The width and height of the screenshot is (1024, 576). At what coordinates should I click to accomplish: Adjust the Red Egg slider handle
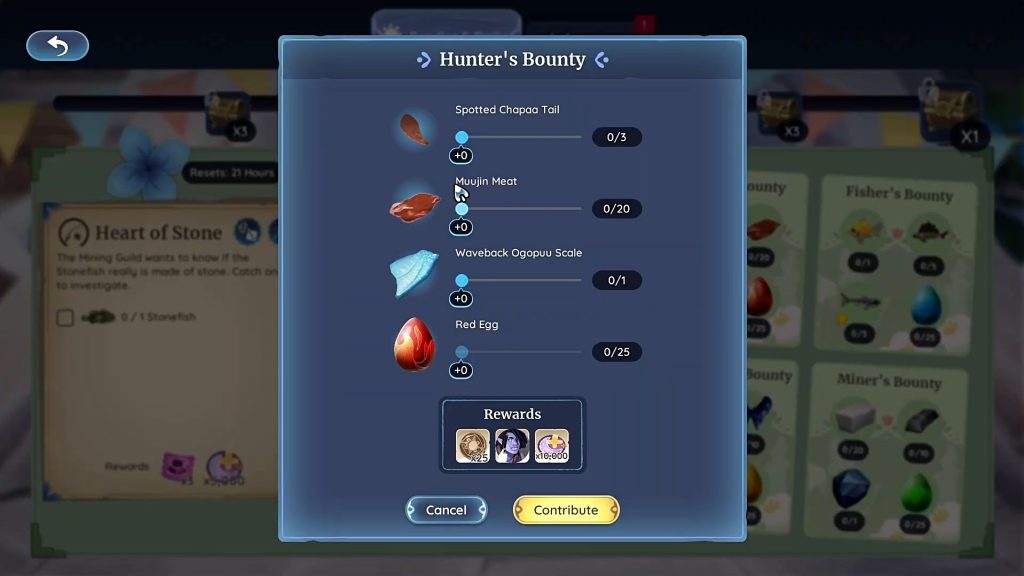pyautogui.click(x=462, y=352)
